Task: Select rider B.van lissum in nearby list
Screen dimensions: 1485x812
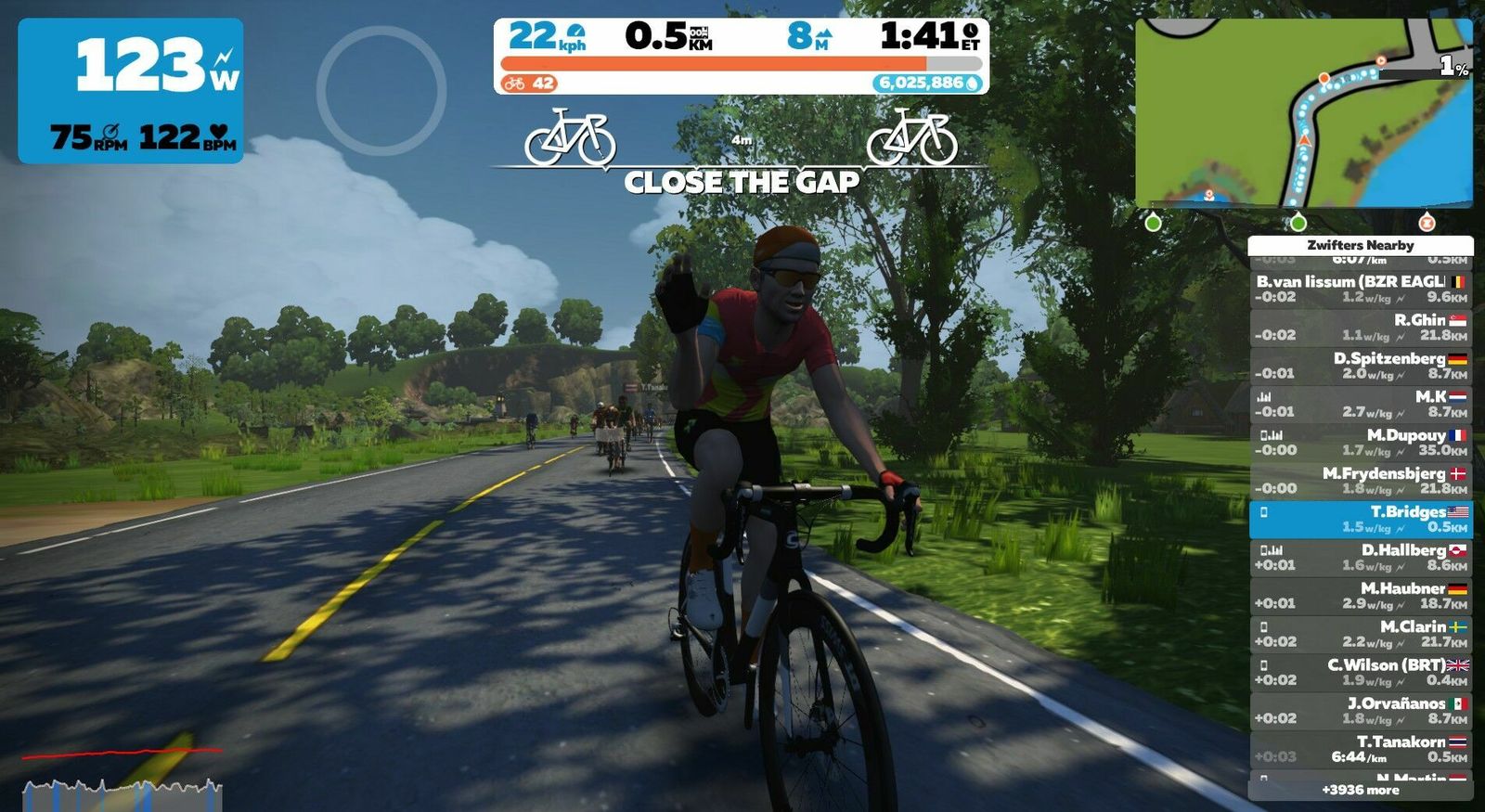Action: [1360, 289]
